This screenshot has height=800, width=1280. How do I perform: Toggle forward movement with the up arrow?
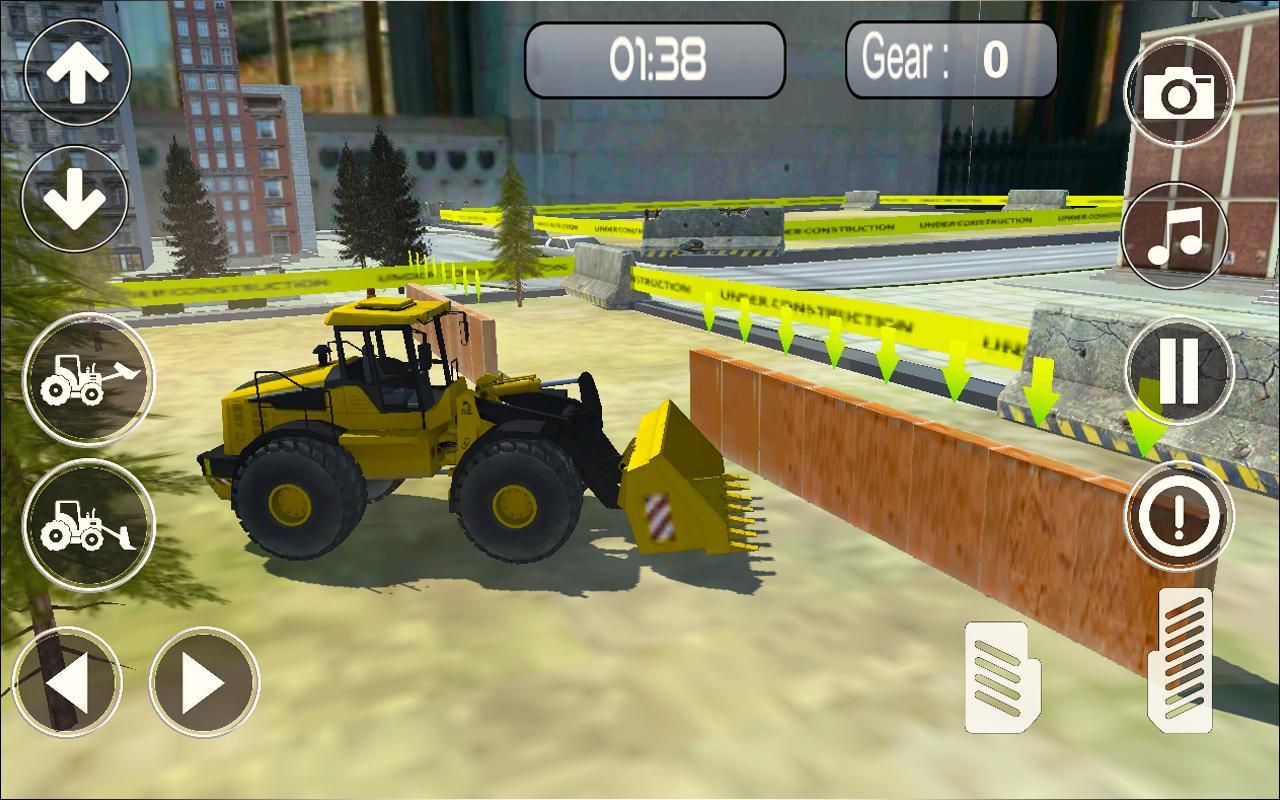tap(77, 73)
